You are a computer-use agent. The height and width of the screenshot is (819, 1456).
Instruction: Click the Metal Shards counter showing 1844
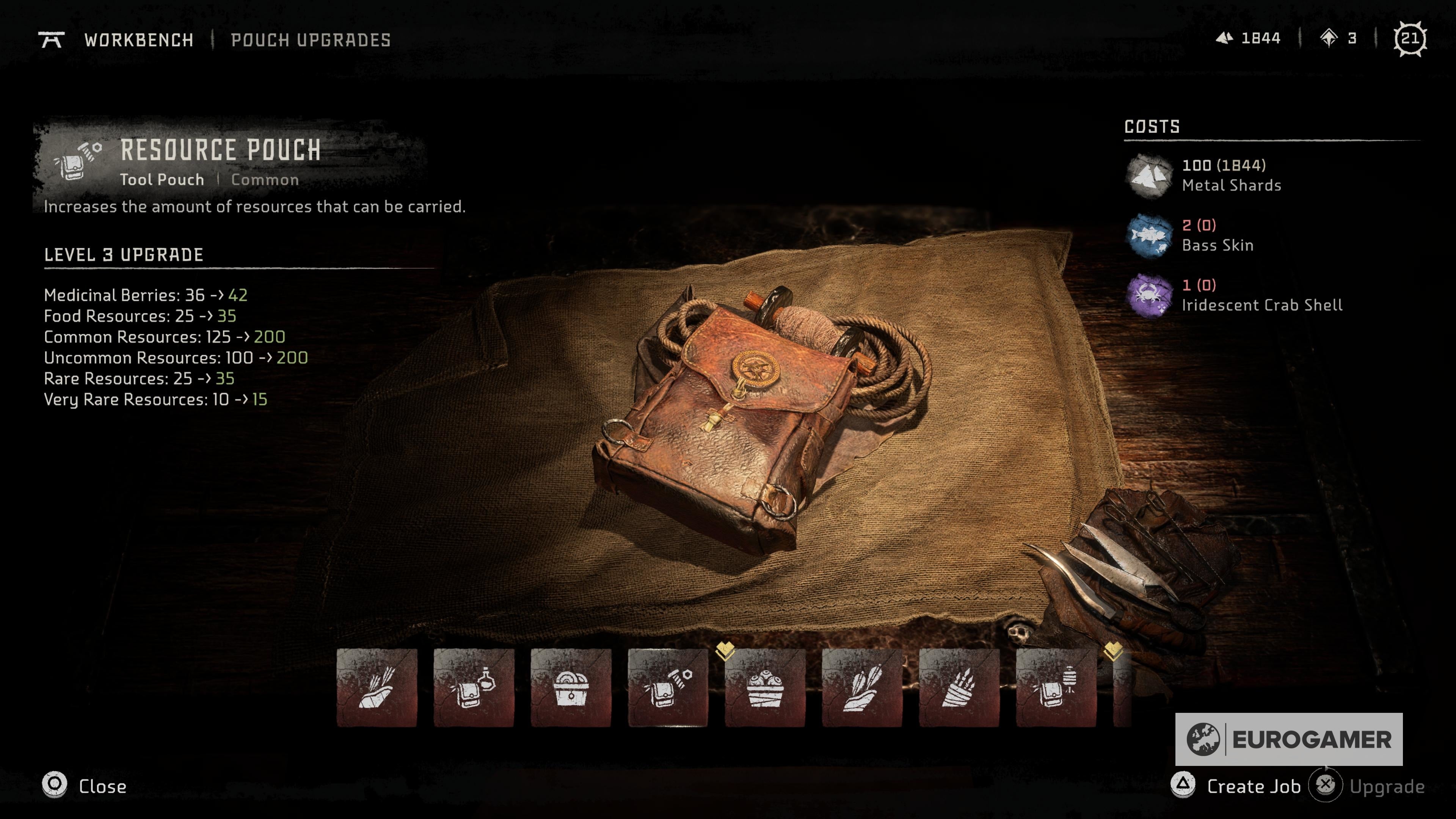[1250, 38]
